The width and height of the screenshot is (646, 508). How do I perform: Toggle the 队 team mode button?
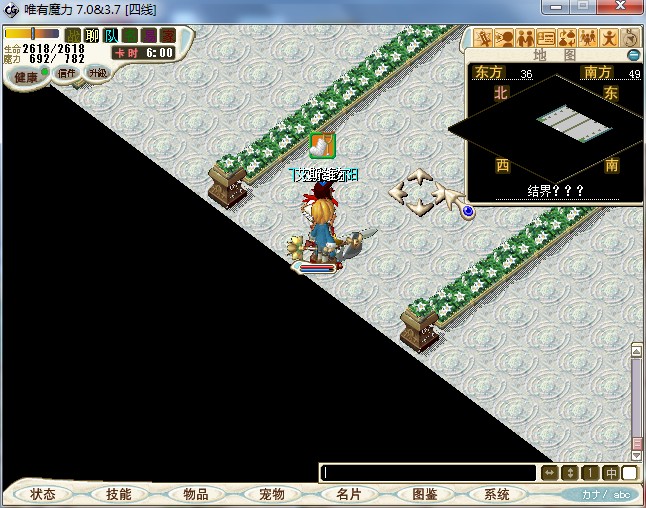coord(110,36)
